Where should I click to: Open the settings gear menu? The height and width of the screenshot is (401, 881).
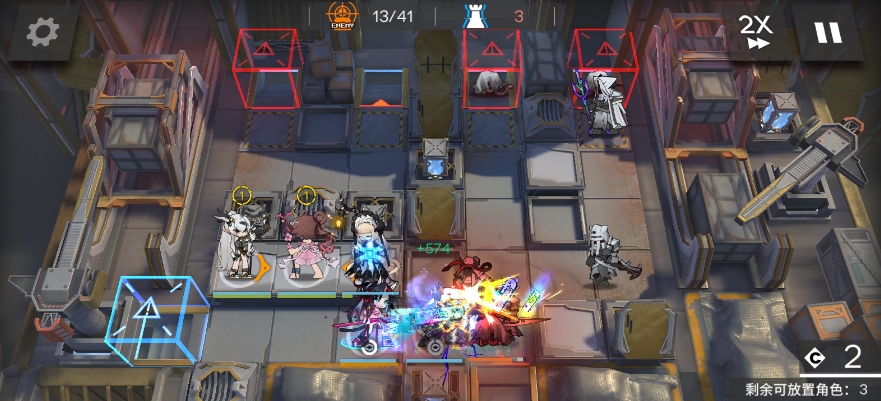pyautogui.click(x=42, y=32)
